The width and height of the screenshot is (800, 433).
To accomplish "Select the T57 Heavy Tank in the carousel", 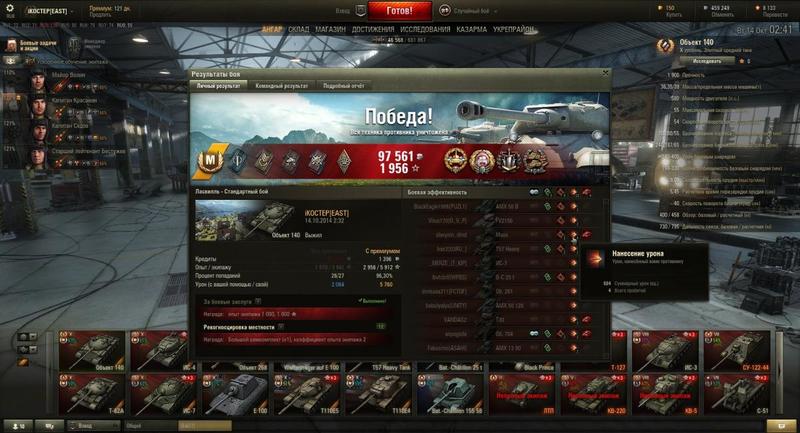I will click(387, 352).
